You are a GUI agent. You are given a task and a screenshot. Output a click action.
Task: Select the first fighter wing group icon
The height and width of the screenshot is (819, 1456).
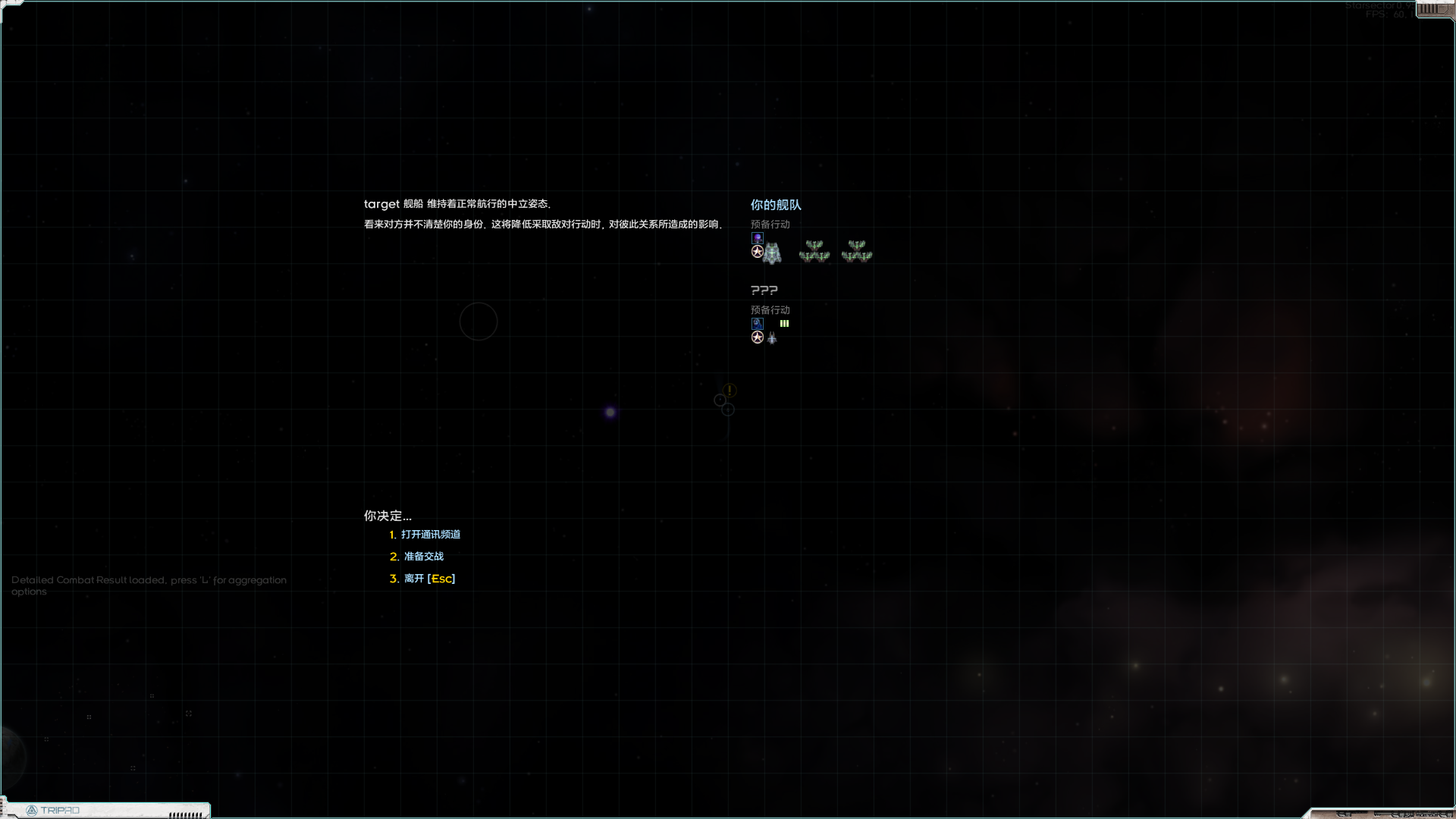(813, 251)
